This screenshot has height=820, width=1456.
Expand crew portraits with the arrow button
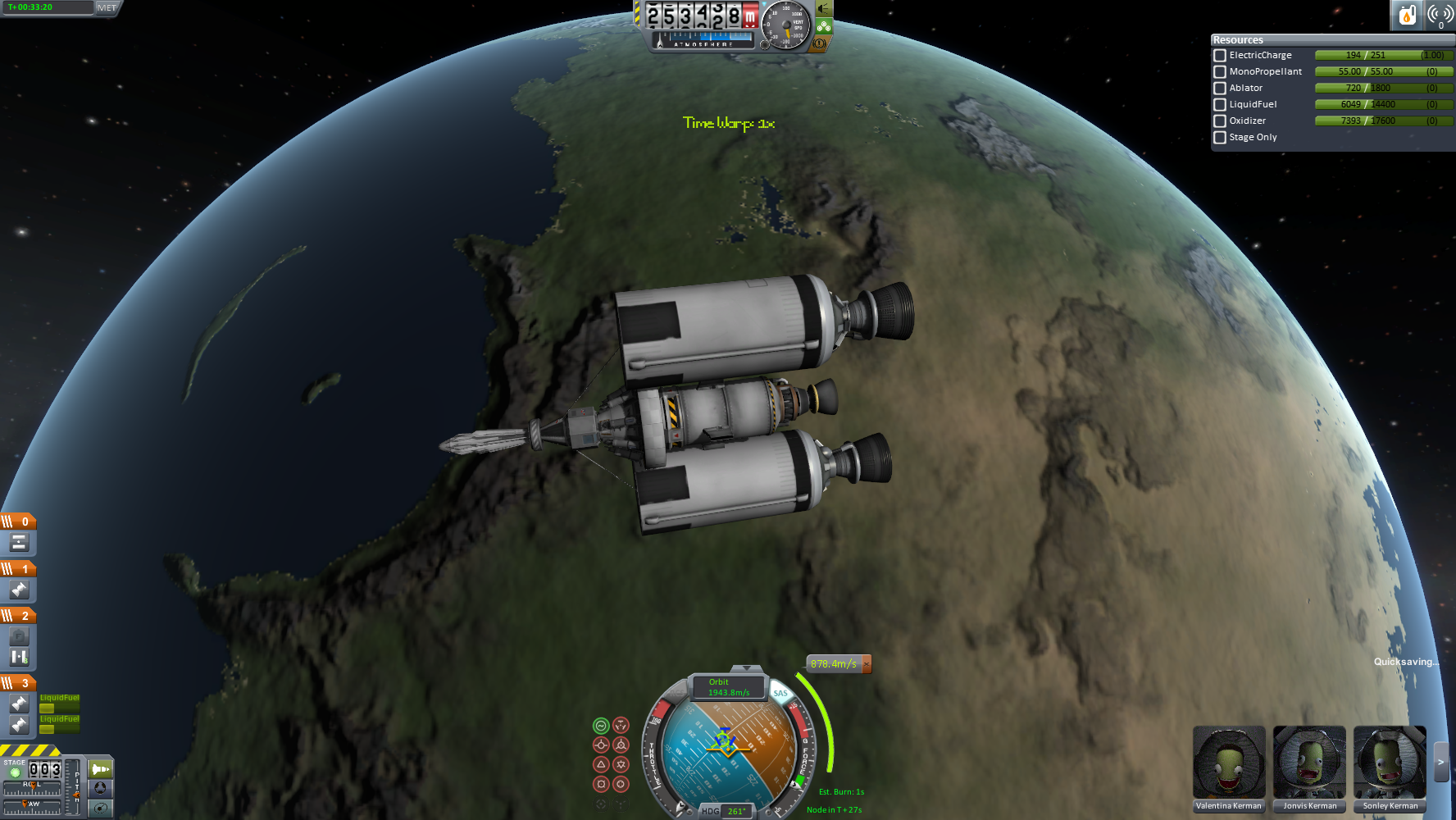point(1441,763)
